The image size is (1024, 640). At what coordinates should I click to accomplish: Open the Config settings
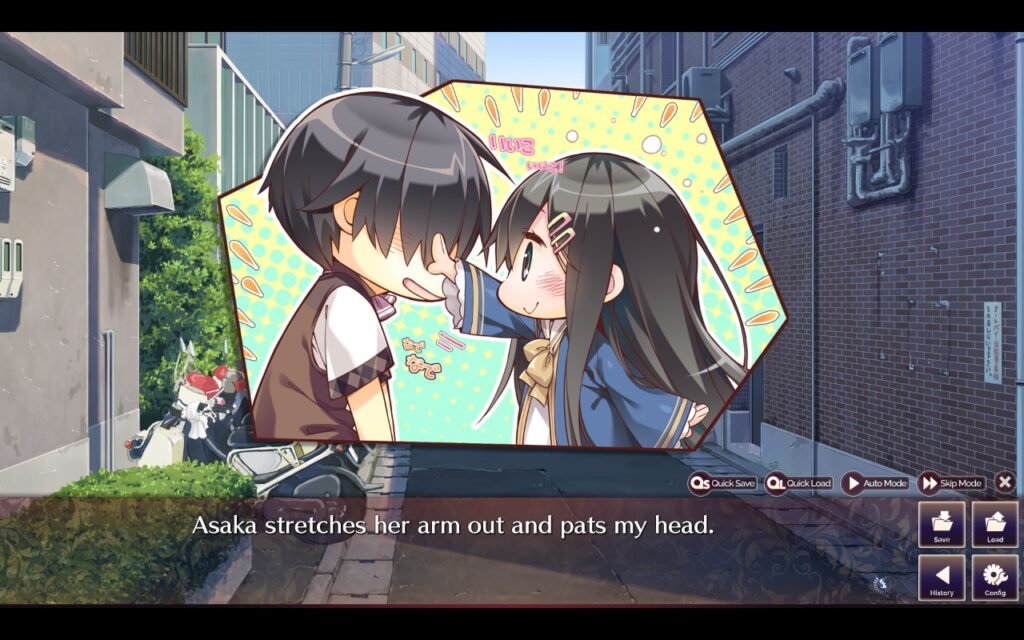(x=995, y=578)
